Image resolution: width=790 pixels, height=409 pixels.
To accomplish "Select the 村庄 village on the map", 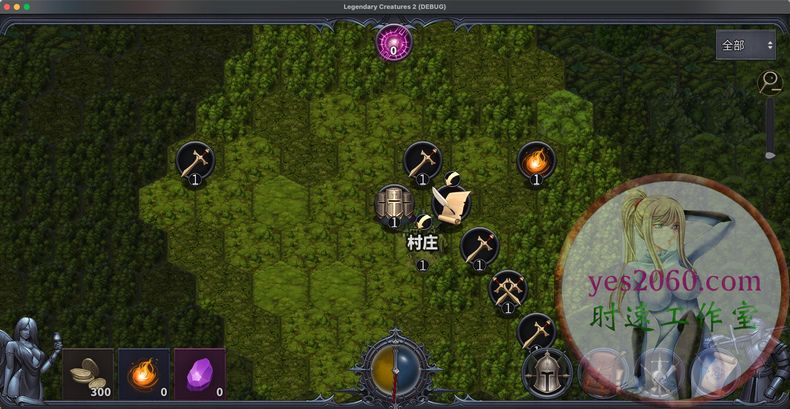I will tap(422, 243).
